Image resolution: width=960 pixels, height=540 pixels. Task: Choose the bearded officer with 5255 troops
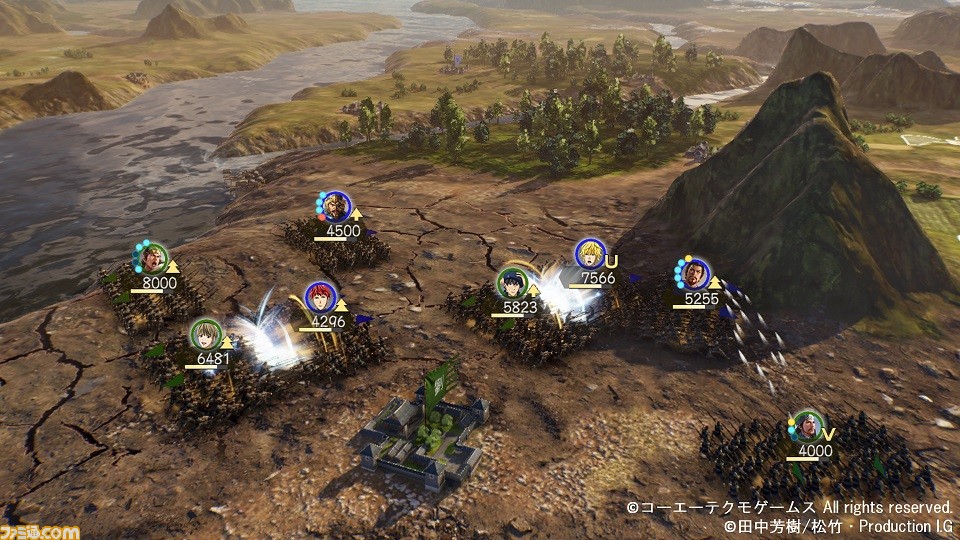[694, 273]
